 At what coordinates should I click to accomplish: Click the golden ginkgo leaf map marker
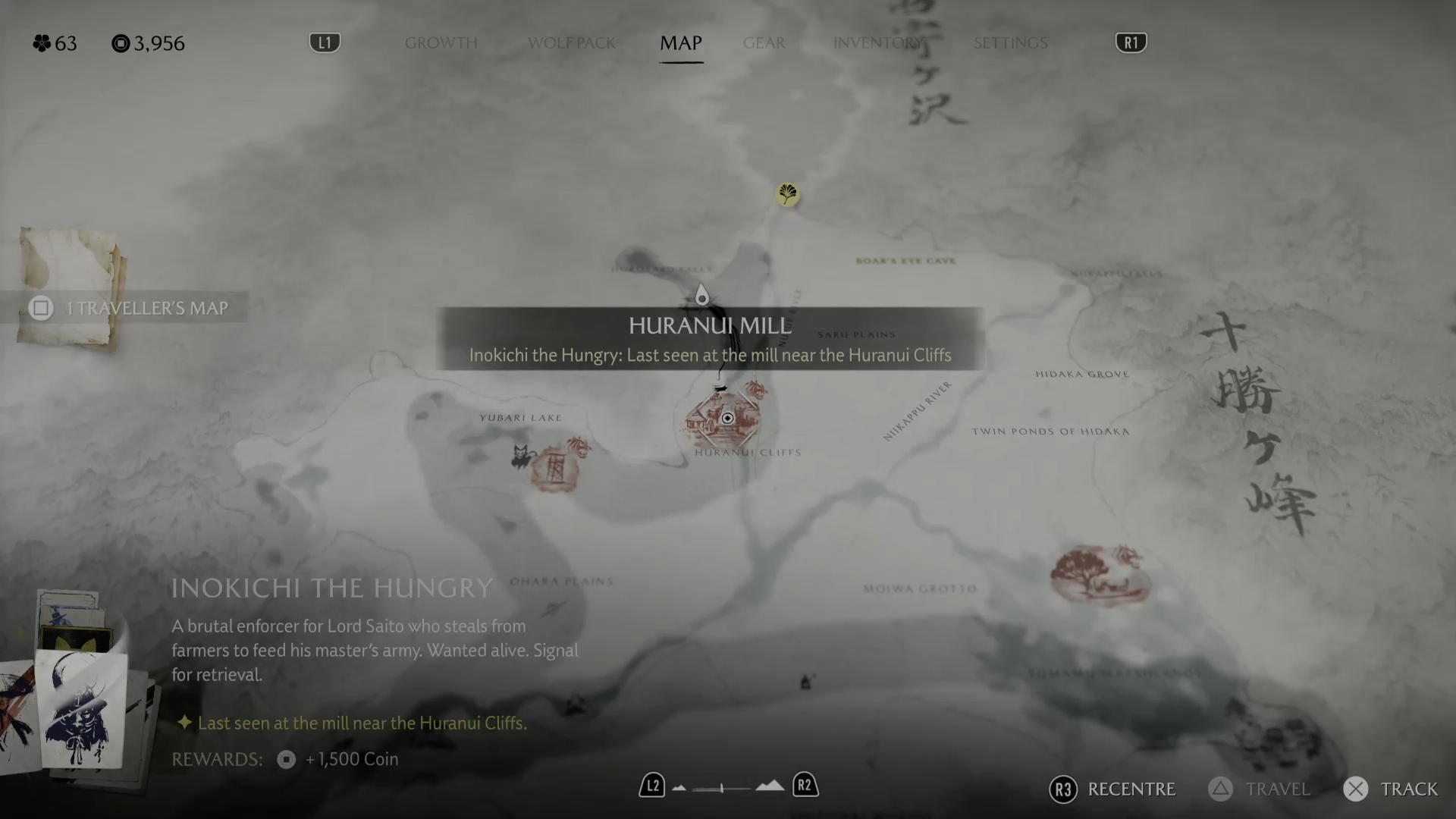coord(788,194)
